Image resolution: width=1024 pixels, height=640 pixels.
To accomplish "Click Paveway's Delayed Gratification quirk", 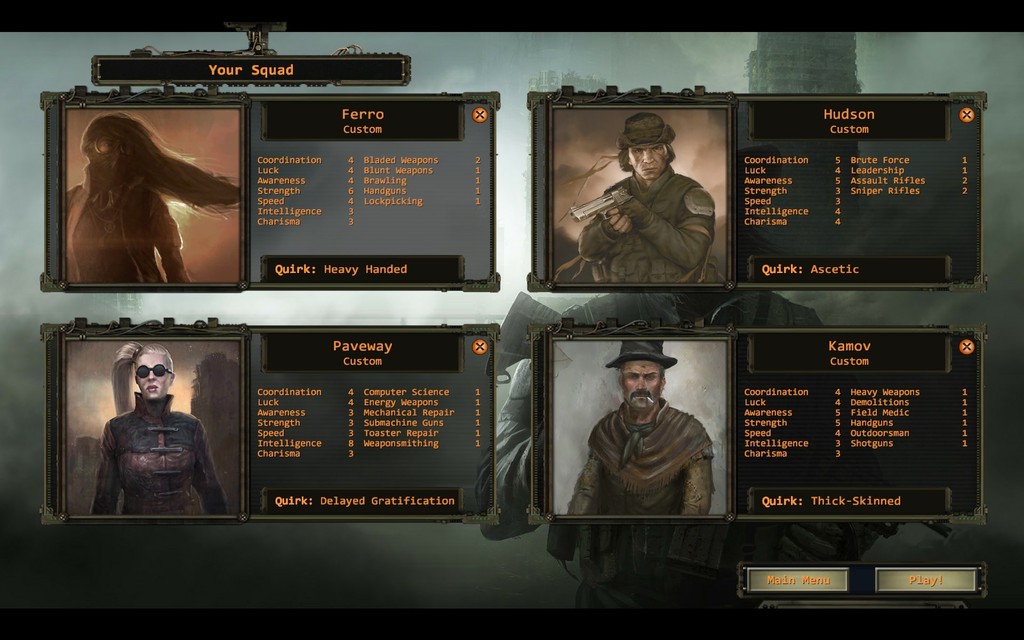I will click(x=362, y=501).
